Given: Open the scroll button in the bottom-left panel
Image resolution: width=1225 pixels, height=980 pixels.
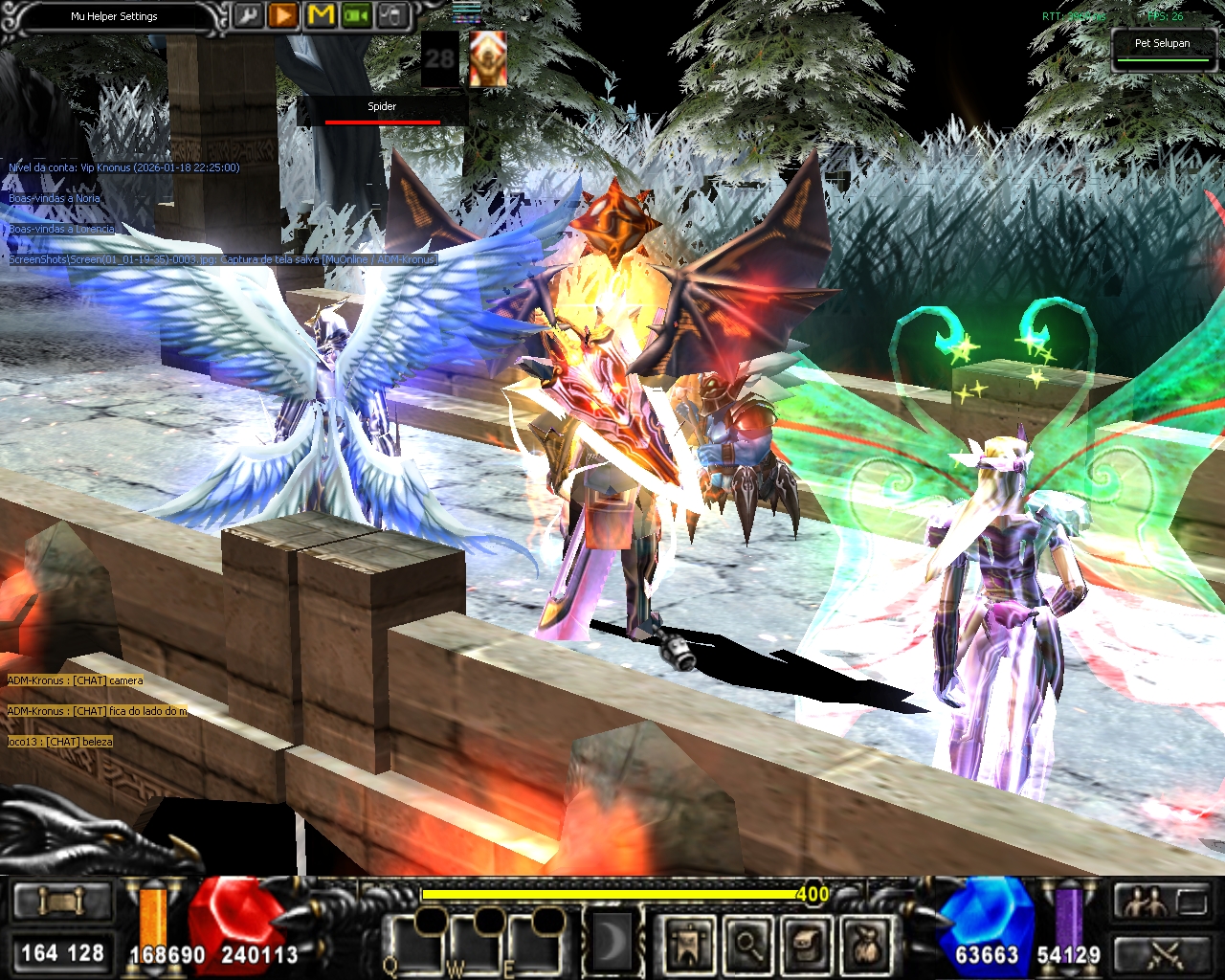Looking at the screenshot, I should click(62, 902).
